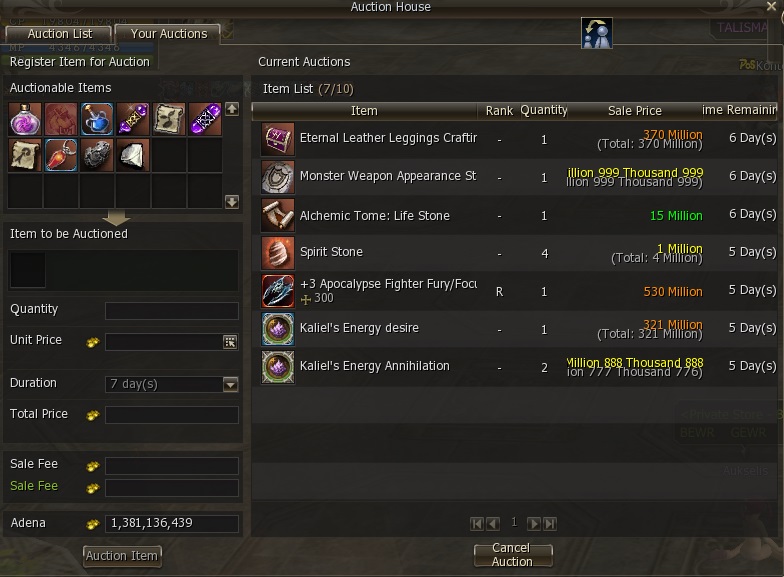The width and height of the screenshot is (784, 577).
Task: Click the Quantity input field
Action: 171,311
